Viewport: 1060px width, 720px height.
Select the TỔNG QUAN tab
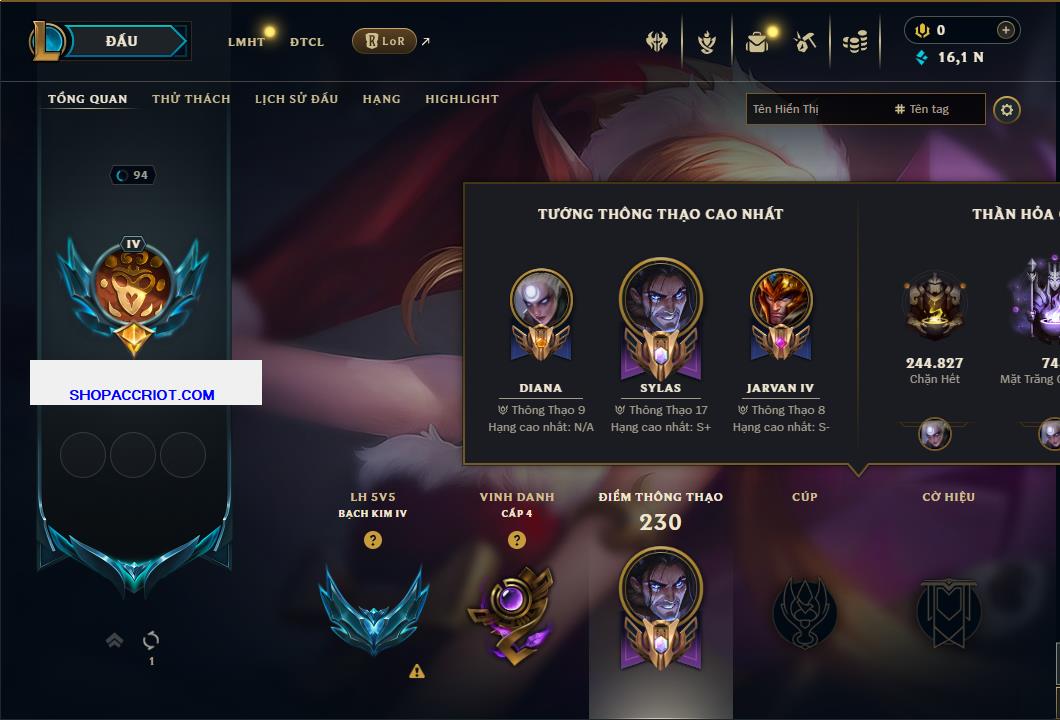pyautogui.click(x=88, y=99)
